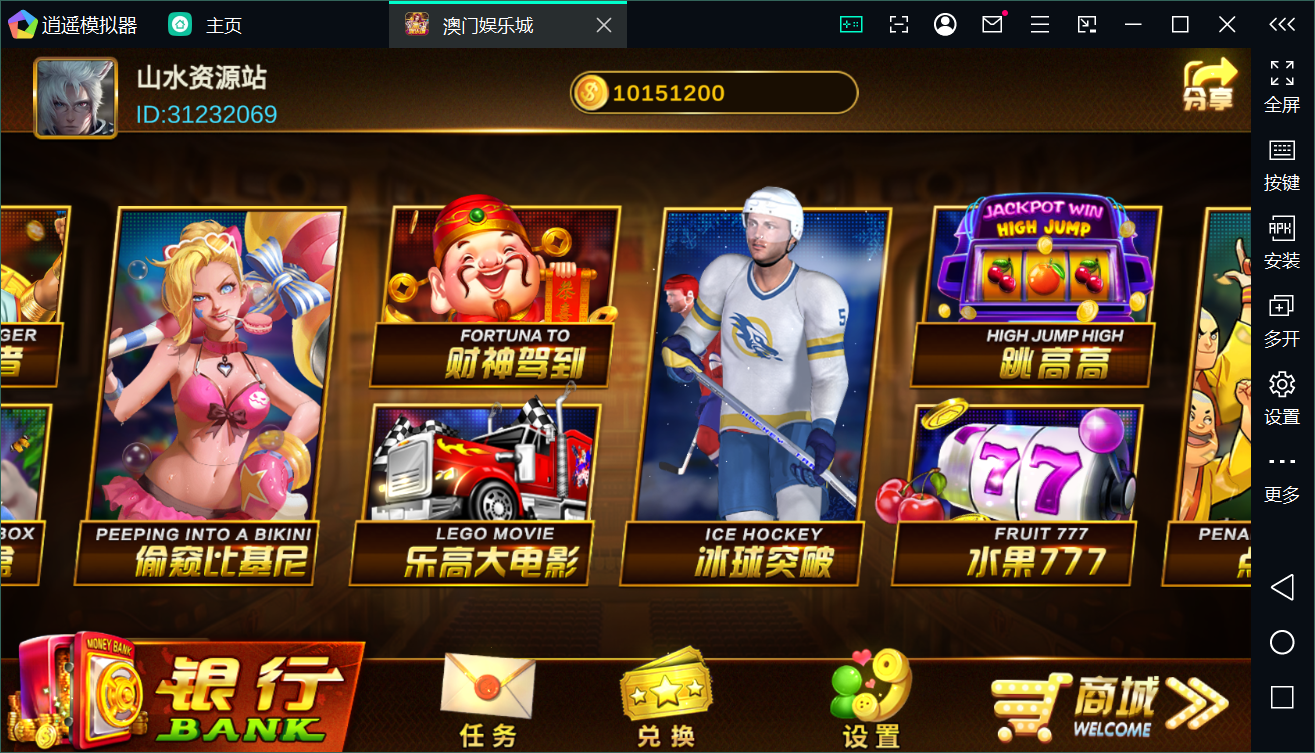The image size is (1315, 753).
Task: Open 兑换 exchange via the ticket icon
Action: click(665, 690)
